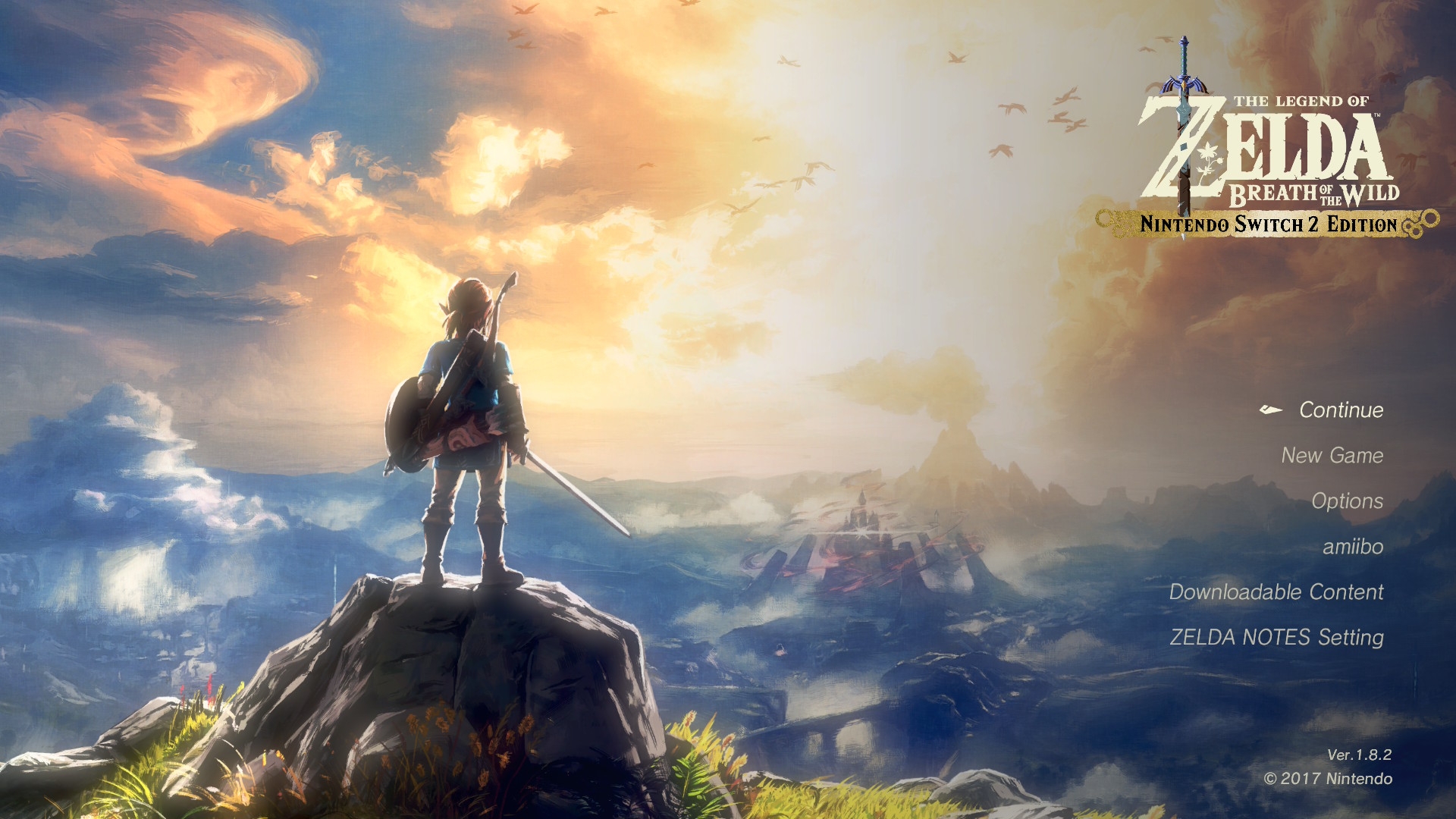Select Continue to resume the game

(x=1341, y=410)
